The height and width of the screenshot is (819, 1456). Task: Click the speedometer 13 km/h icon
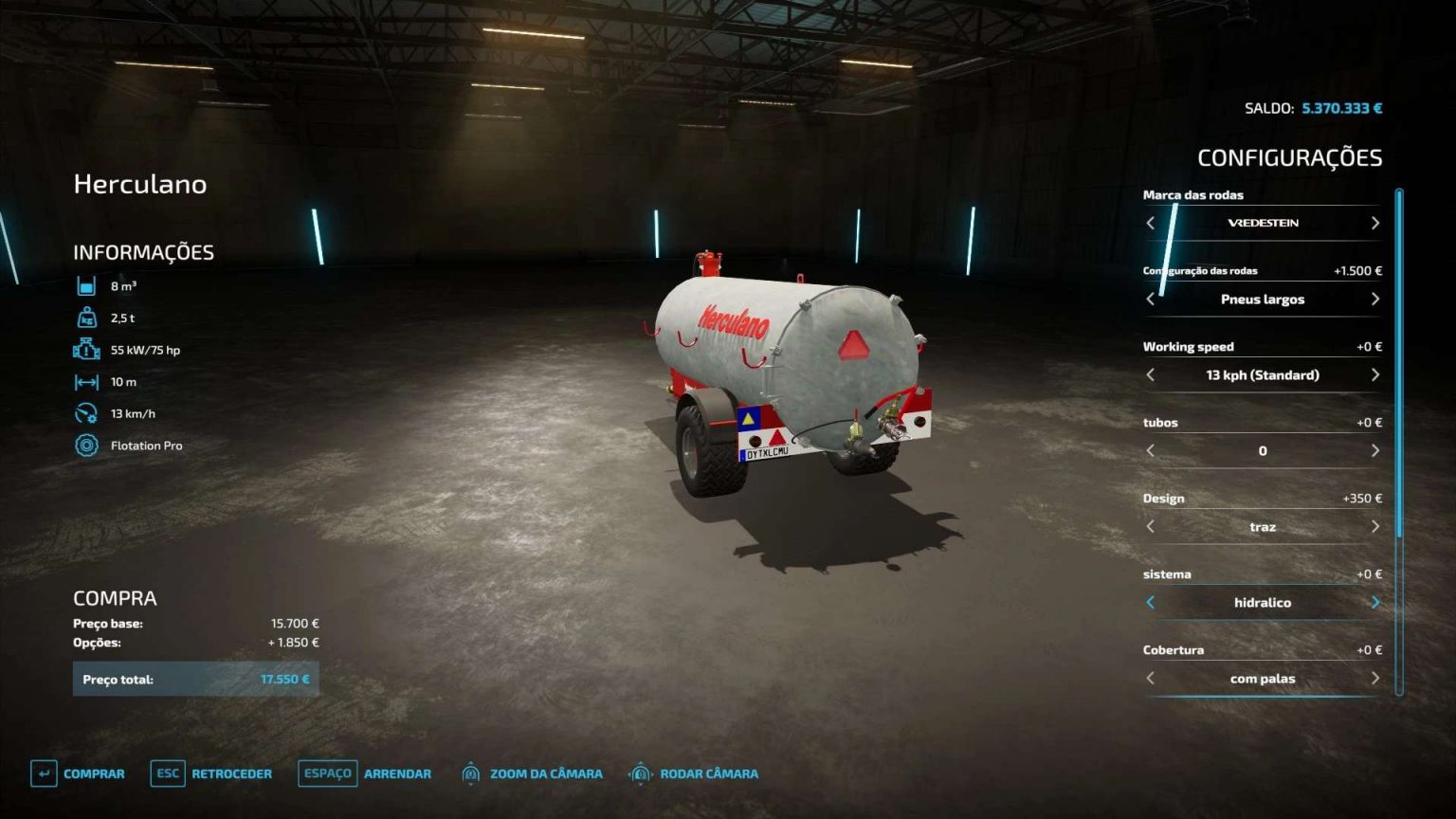pos(86,412)
